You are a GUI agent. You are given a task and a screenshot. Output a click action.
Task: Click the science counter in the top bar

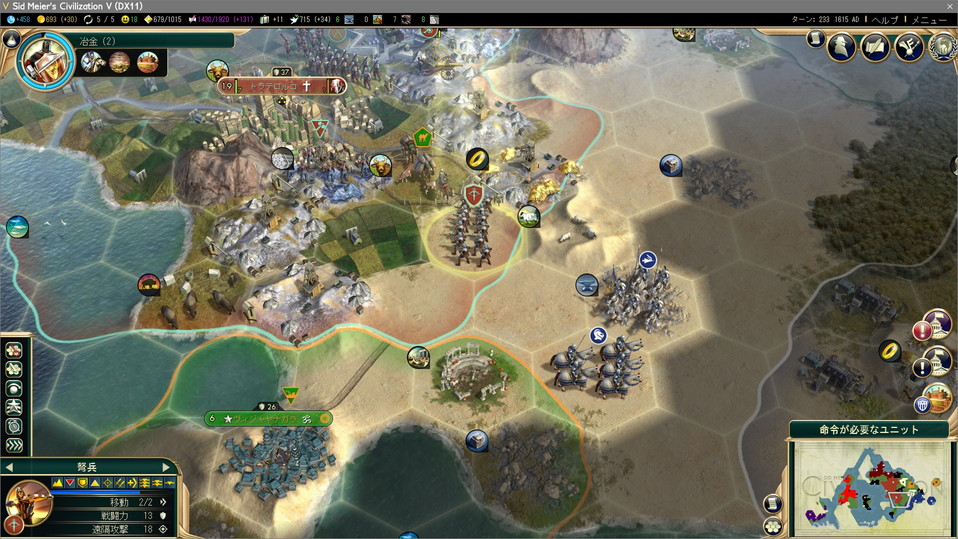tap(18, 19)
